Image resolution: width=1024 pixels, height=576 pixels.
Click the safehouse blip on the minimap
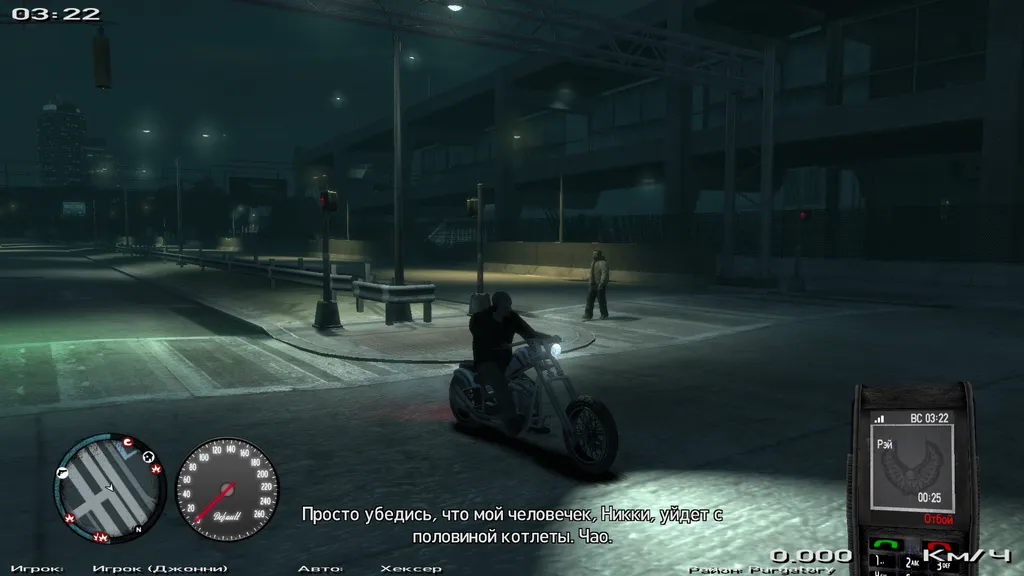149,458
